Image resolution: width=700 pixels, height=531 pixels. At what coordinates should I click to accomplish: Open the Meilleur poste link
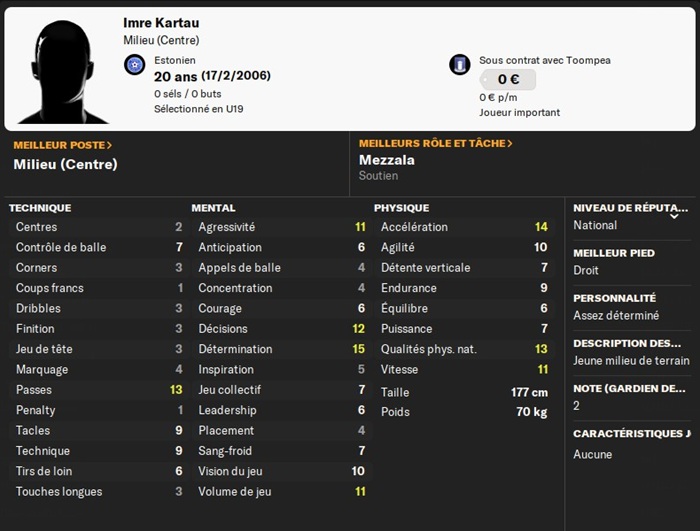tap(62, 145)
